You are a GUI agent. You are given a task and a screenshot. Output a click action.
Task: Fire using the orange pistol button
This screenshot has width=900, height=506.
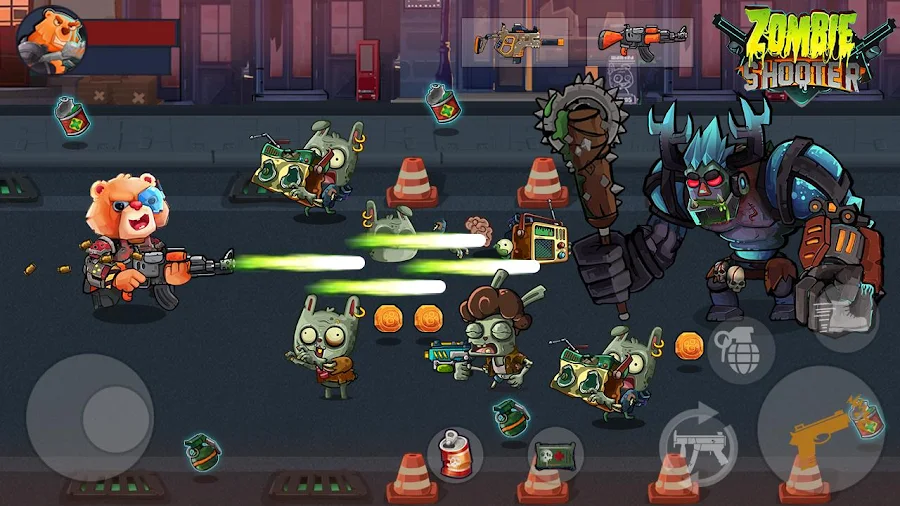(x=818, y=432)
